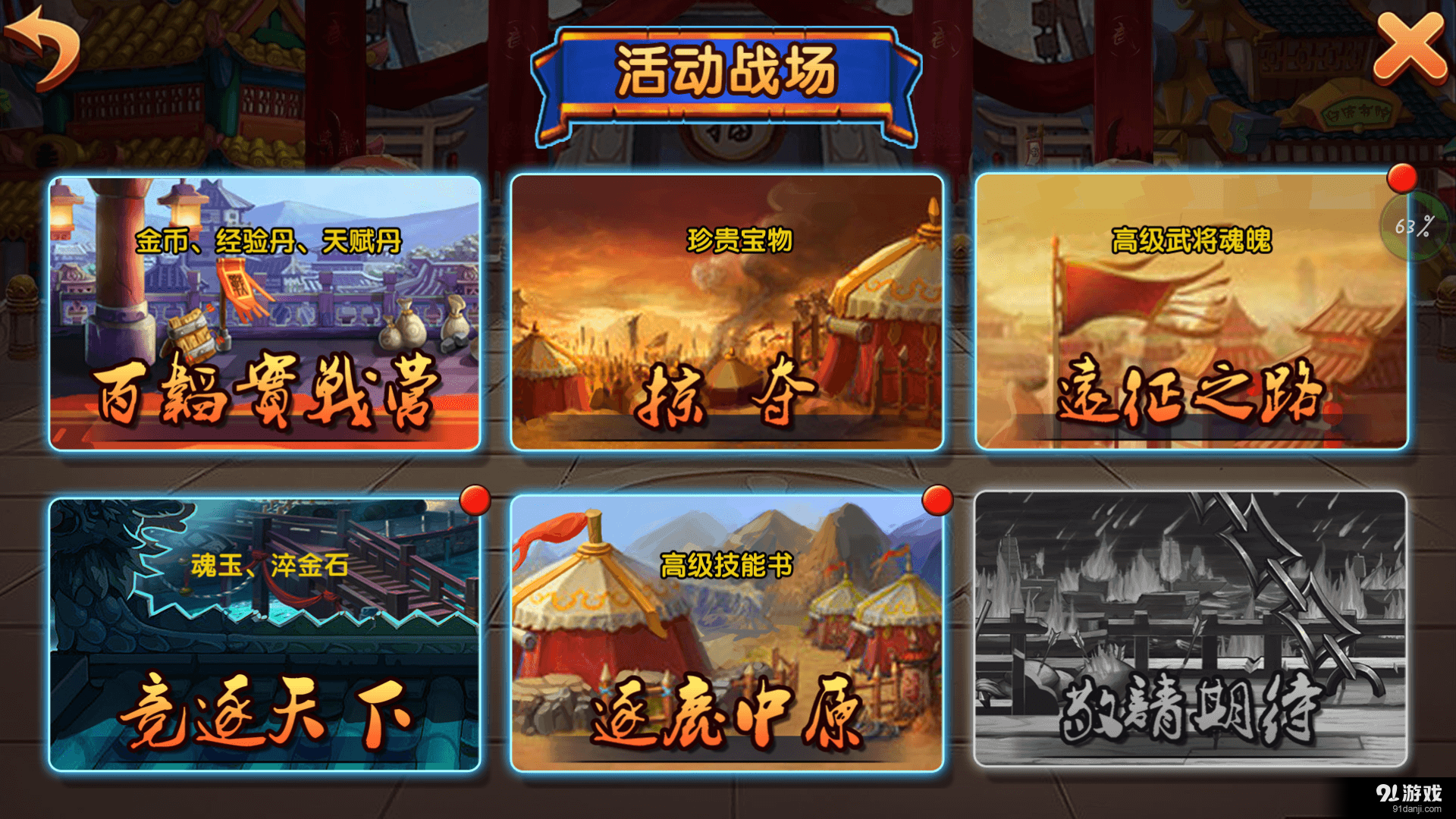Click the 高级技能书 reward label
1456x819 pixels.
[x=728, y=564]
